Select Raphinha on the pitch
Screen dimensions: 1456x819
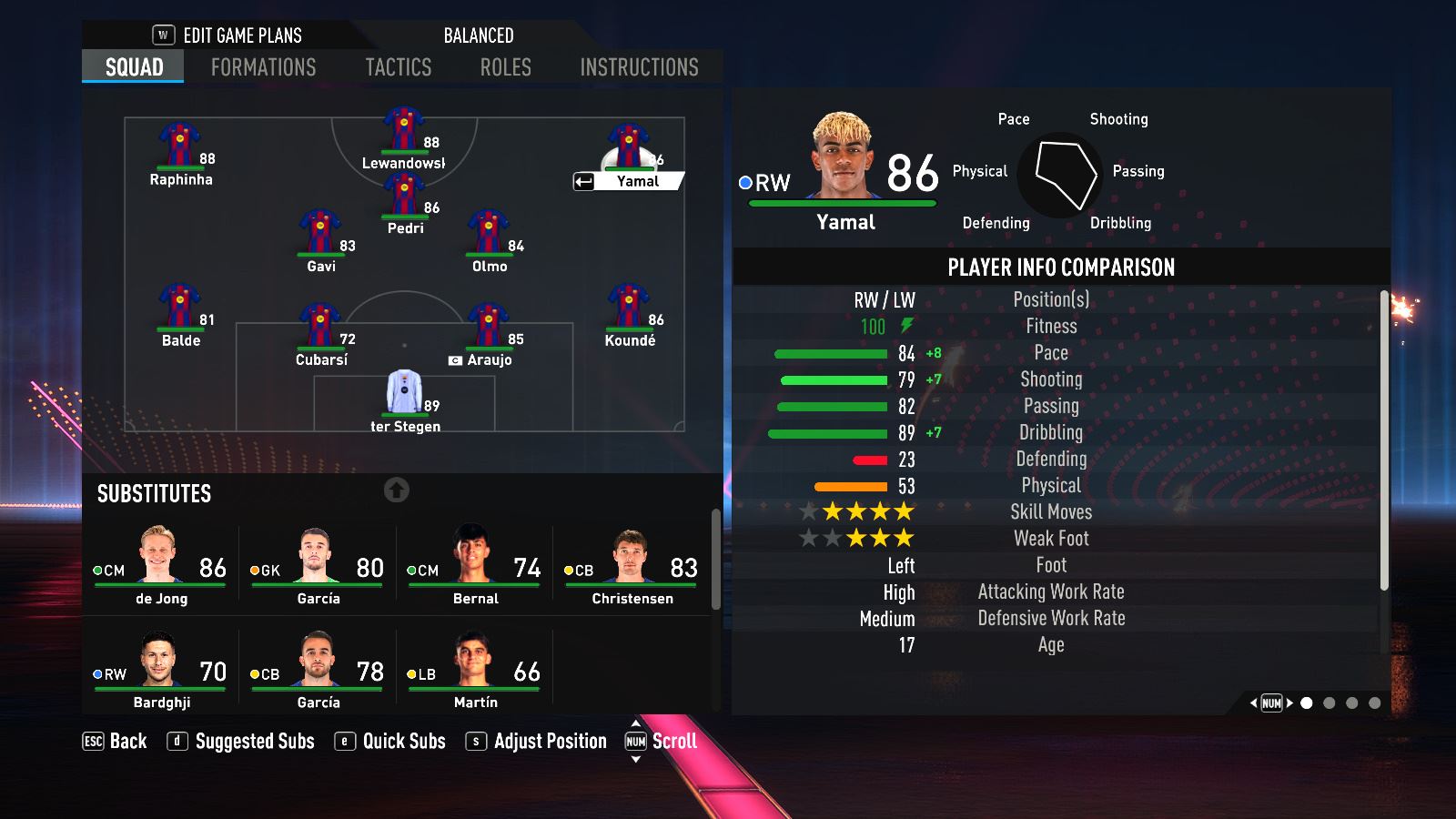pos(180,150)
